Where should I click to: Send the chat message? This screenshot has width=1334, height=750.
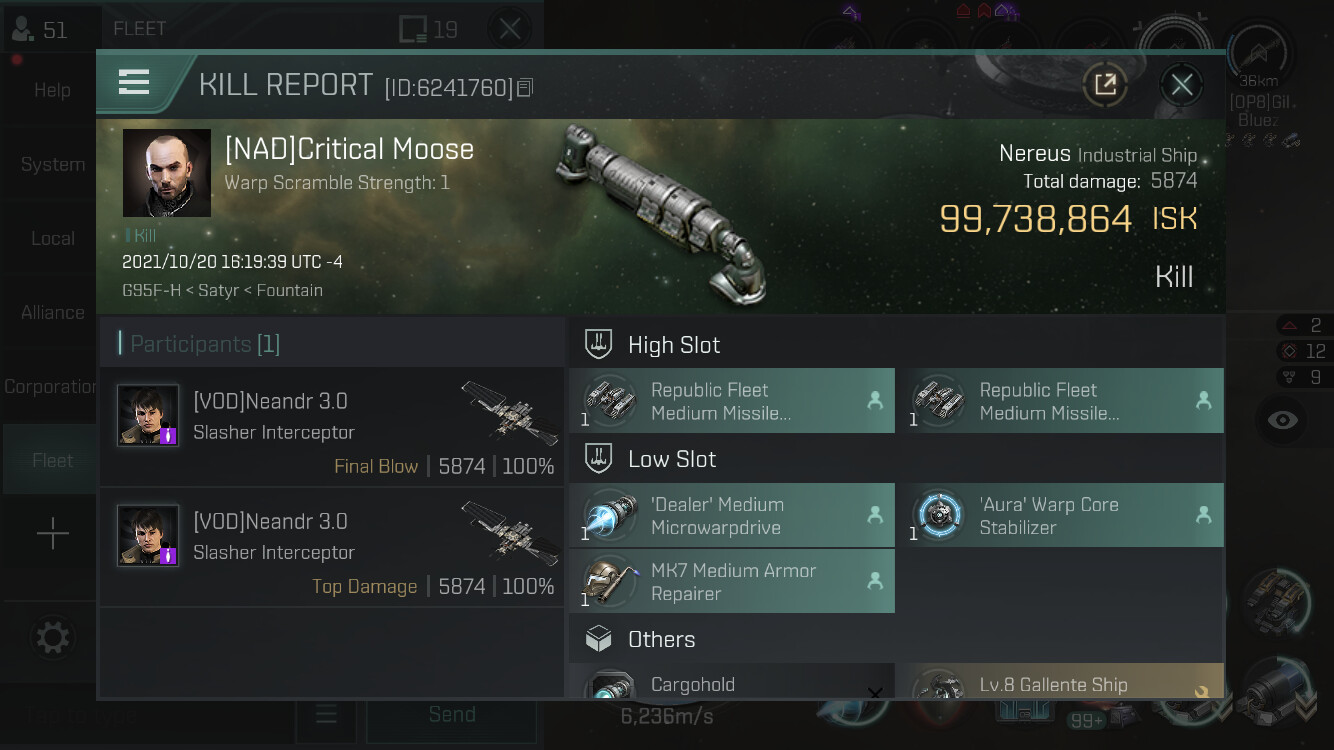pyautogui.click(x=451, y=714)
